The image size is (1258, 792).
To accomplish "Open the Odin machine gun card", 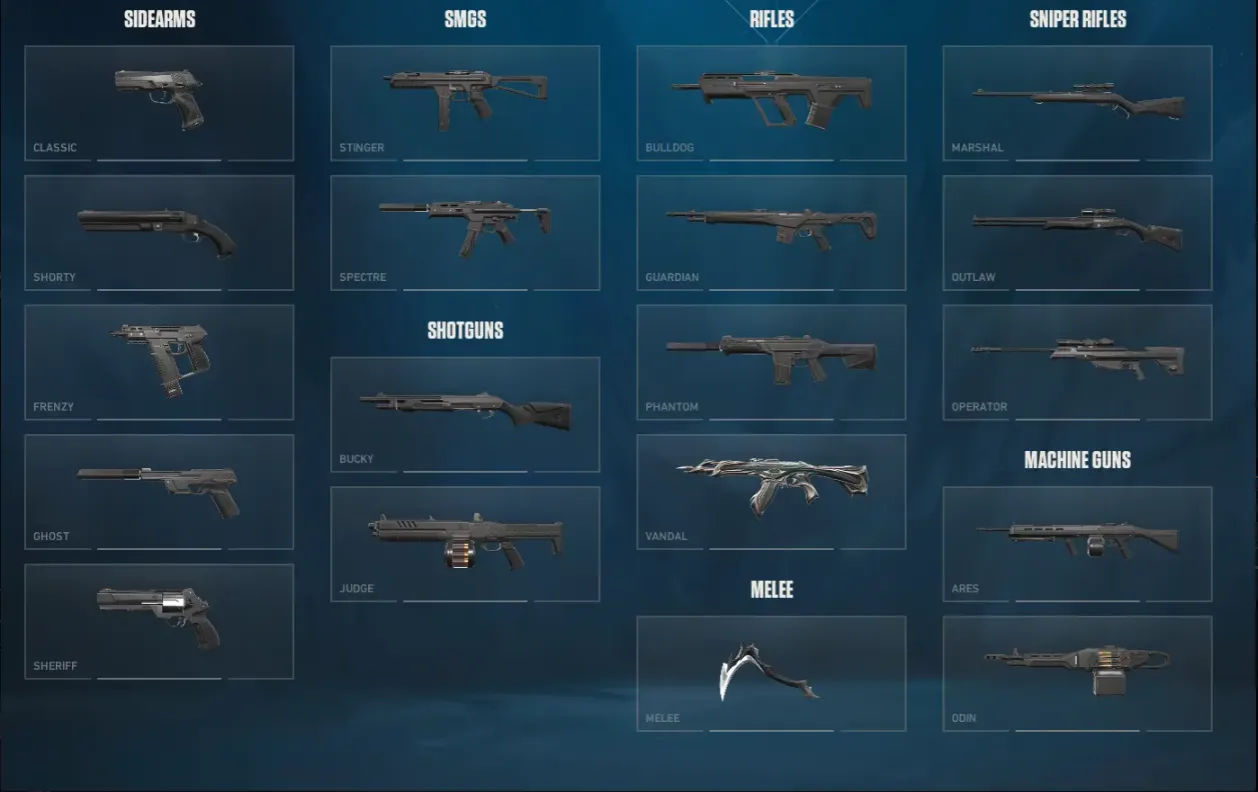I will pos(1077,673).
